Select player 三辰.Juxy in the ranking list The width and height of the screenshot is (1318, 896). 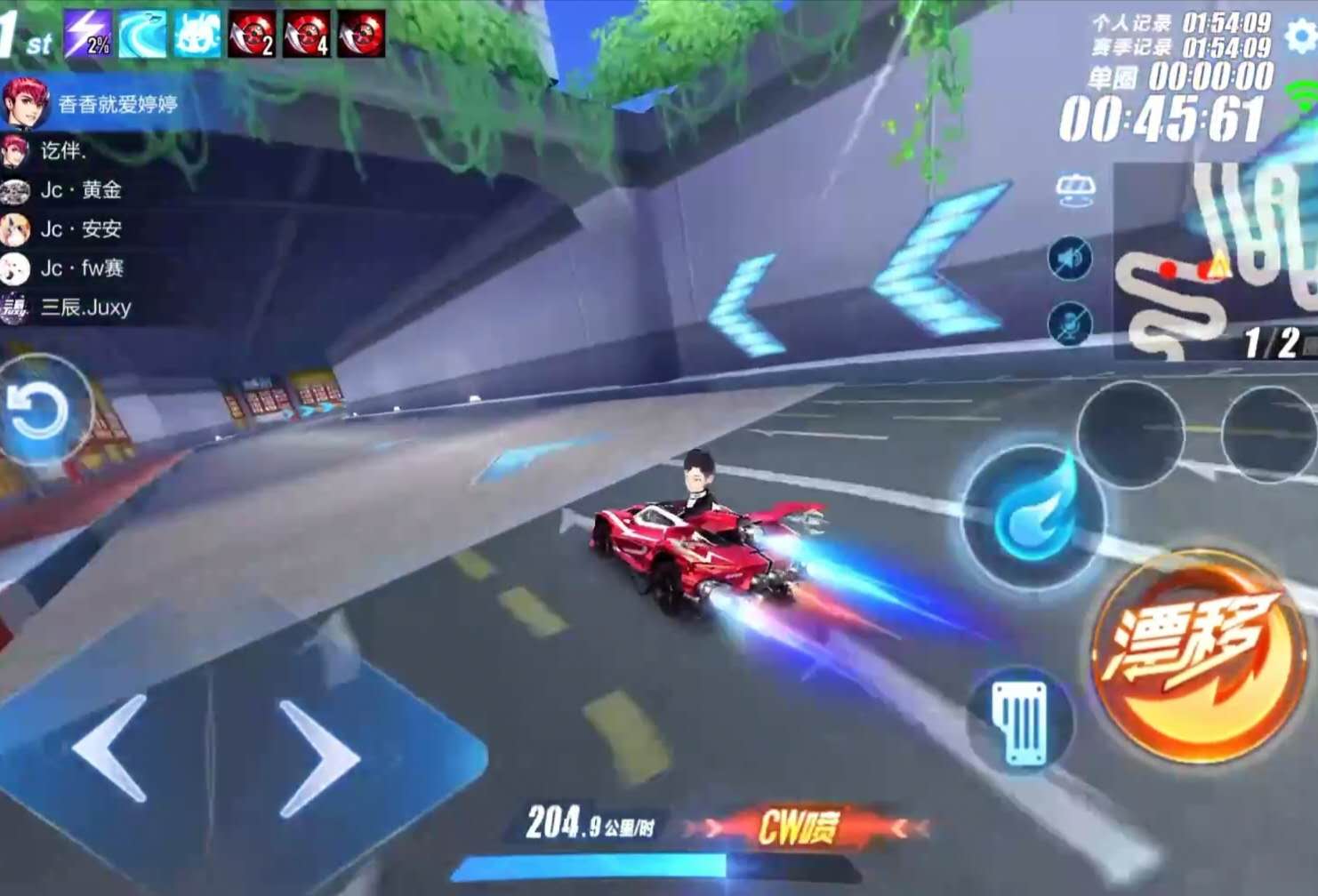(x=85, y=308)
